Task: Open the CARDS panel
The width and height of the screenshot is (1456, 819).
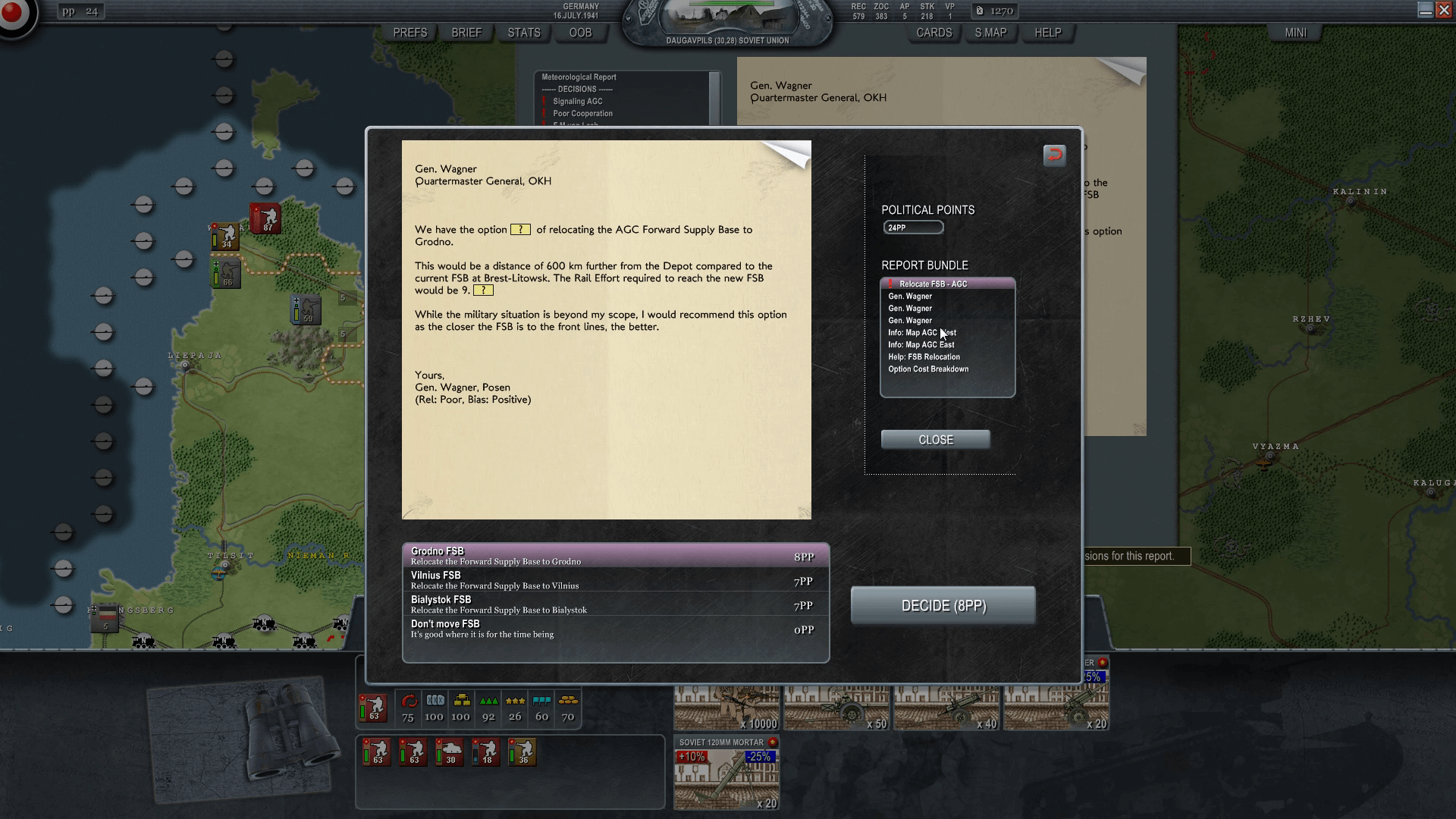Action: click(x=934, y=33)
